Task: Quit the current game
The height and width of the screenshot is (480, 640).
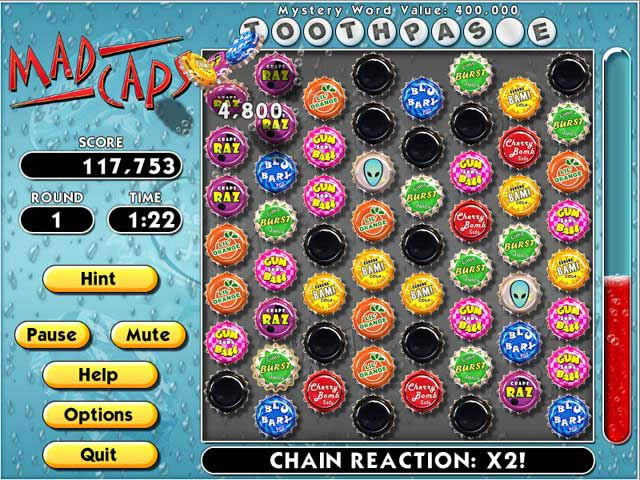Action: [x=99, y=453]
